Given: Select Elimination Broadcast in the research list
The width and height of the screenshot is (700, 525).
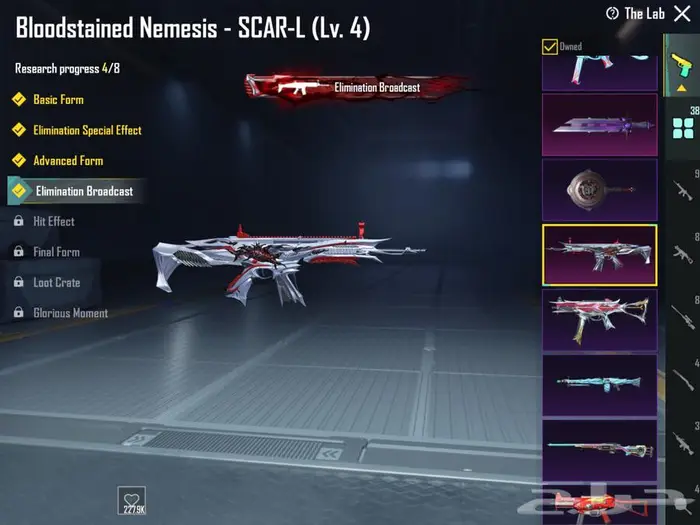Looking at the screenshot, I should click(x=83, y=191).
